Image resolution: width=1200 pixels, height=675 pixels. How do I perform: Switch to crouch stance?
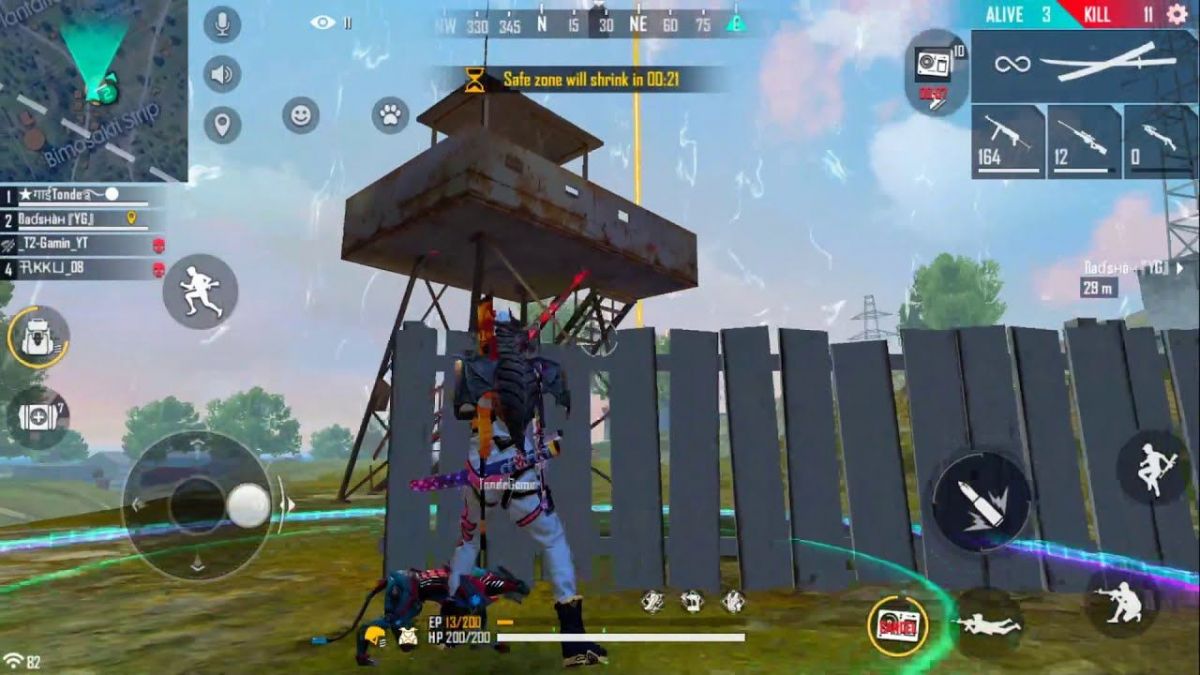coord(1121,601)
